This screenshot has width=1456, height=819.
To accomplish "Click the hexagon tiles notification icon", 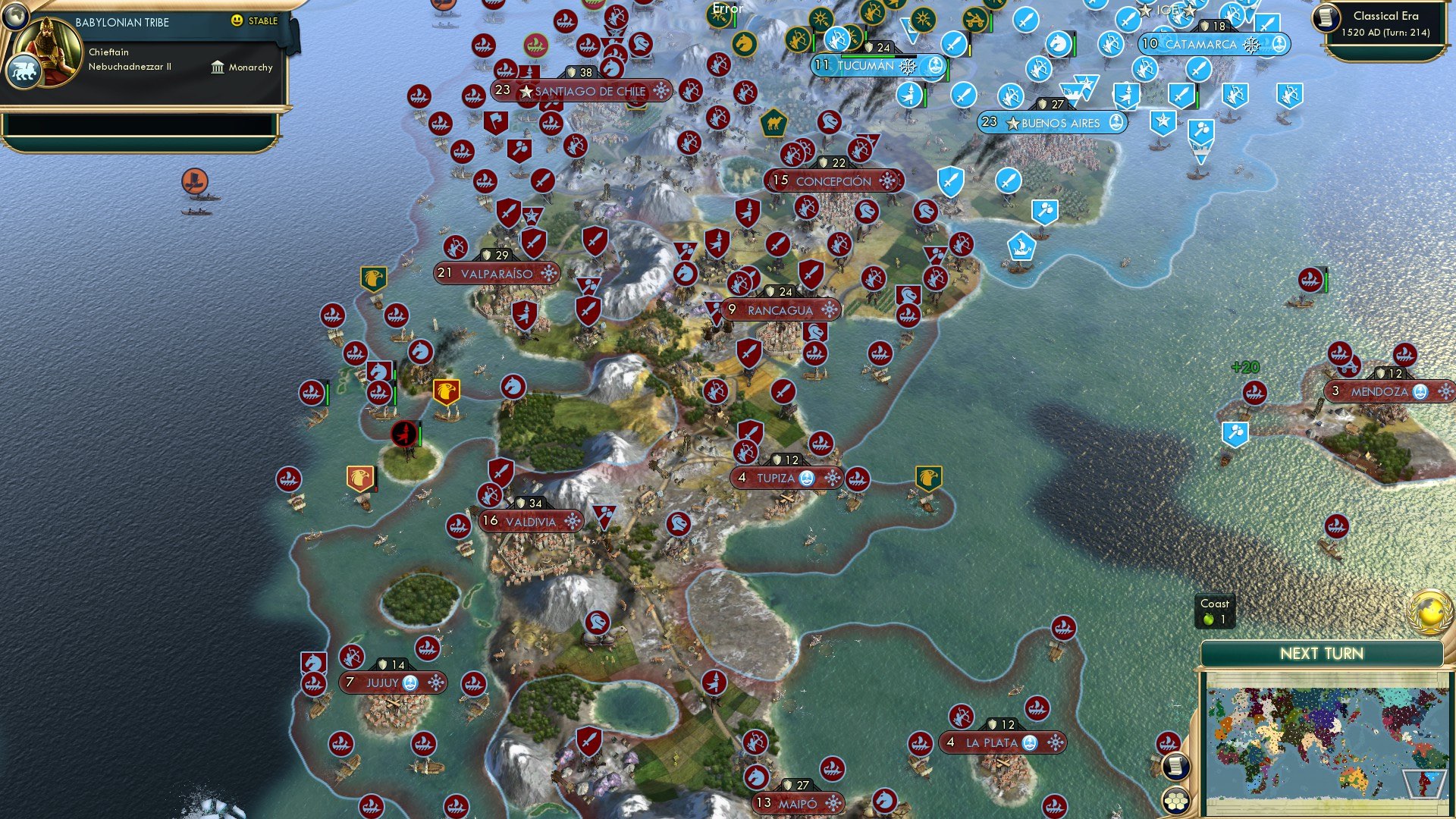I will (x=1175, y=799).
